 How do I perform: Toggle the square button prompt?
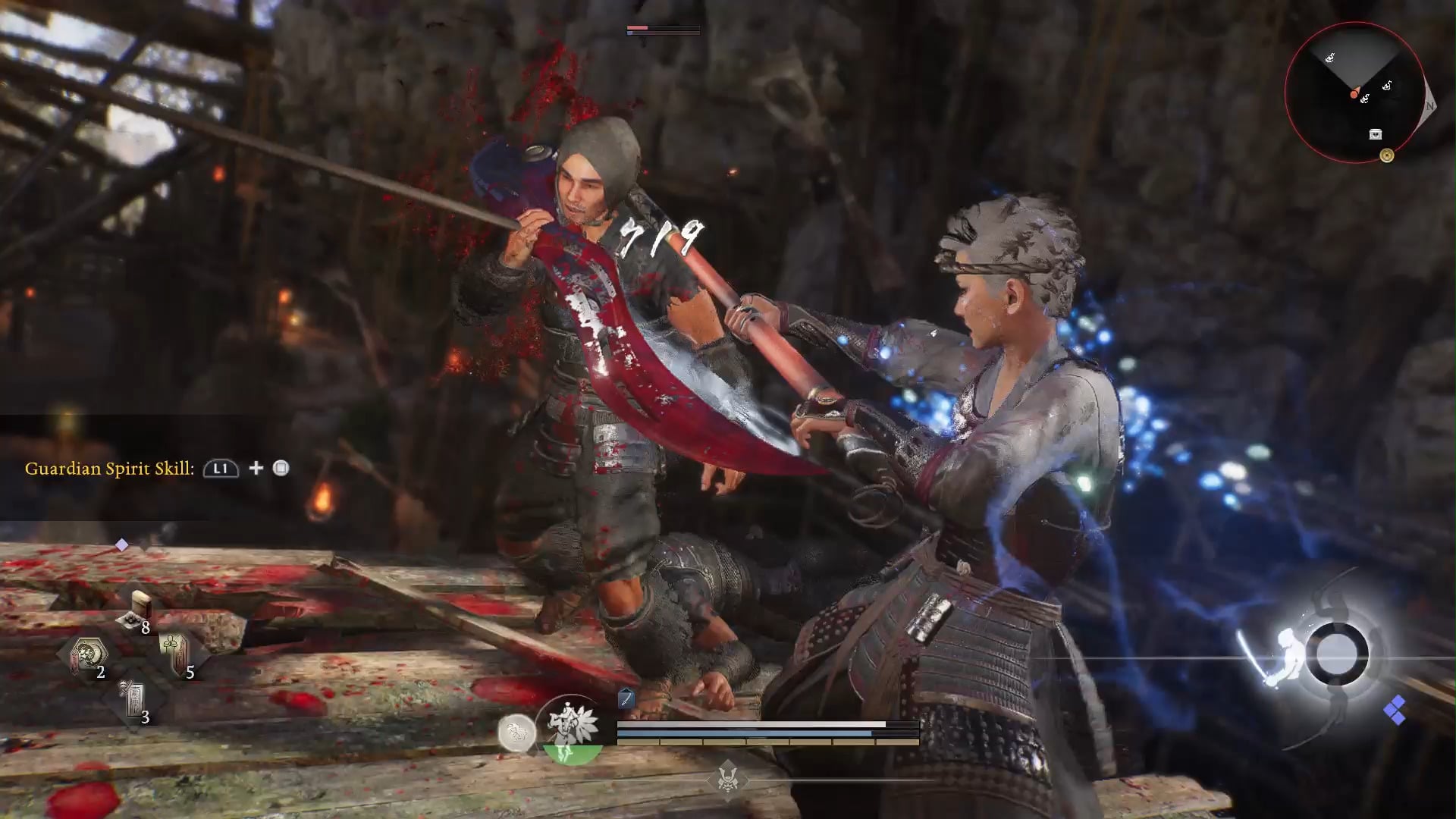(x=281, y=469)
